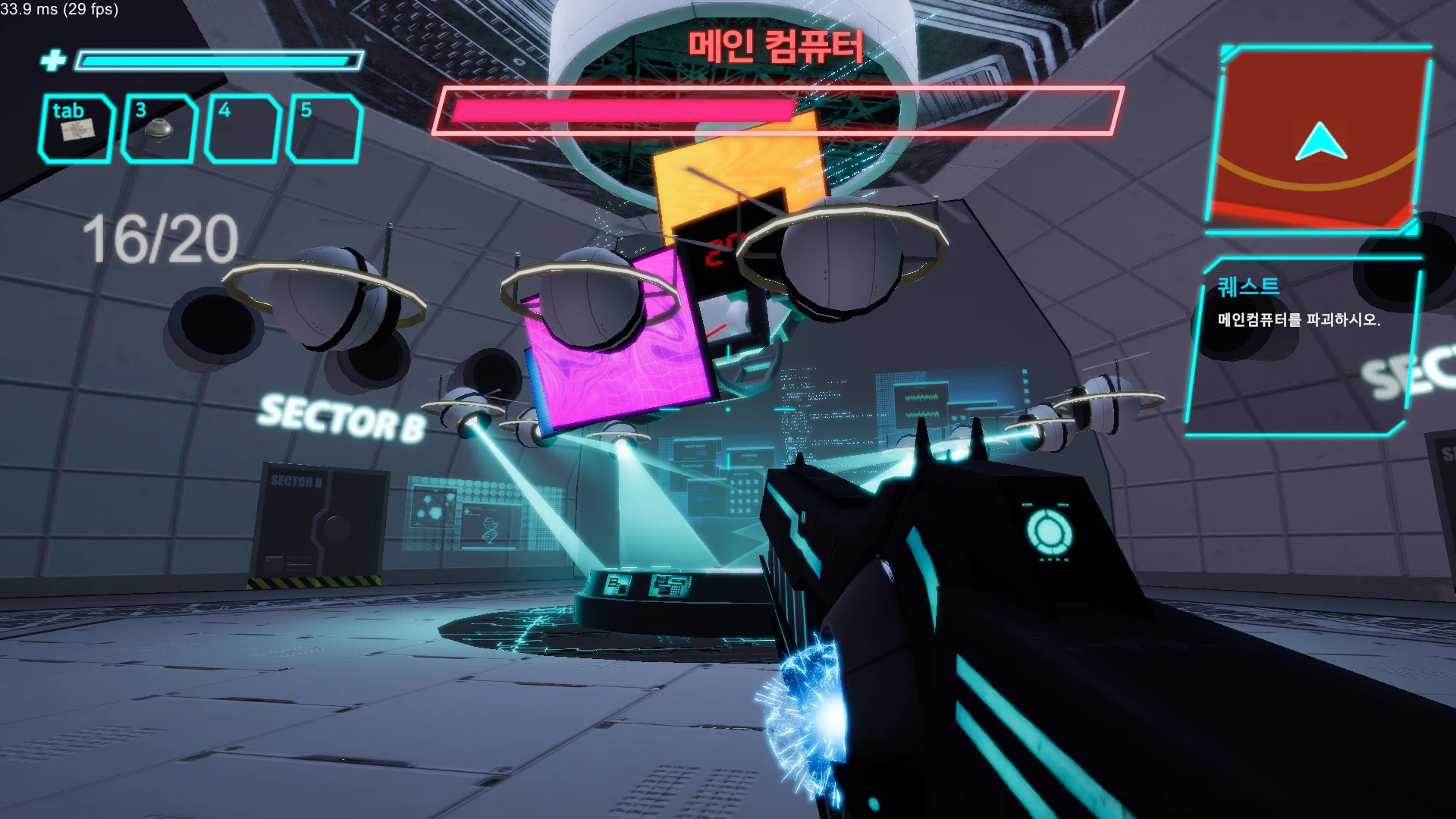Select the grenade in slot 3
The image size is (1456, 819).
click(159, 129)
